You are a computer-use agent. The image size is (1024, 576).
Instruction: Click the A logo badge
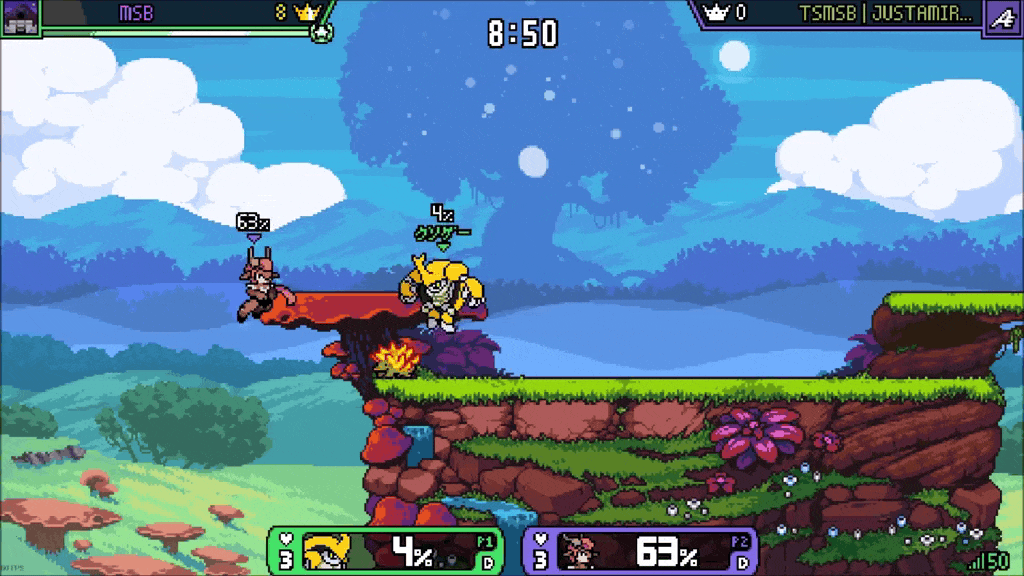(1002, 15)
